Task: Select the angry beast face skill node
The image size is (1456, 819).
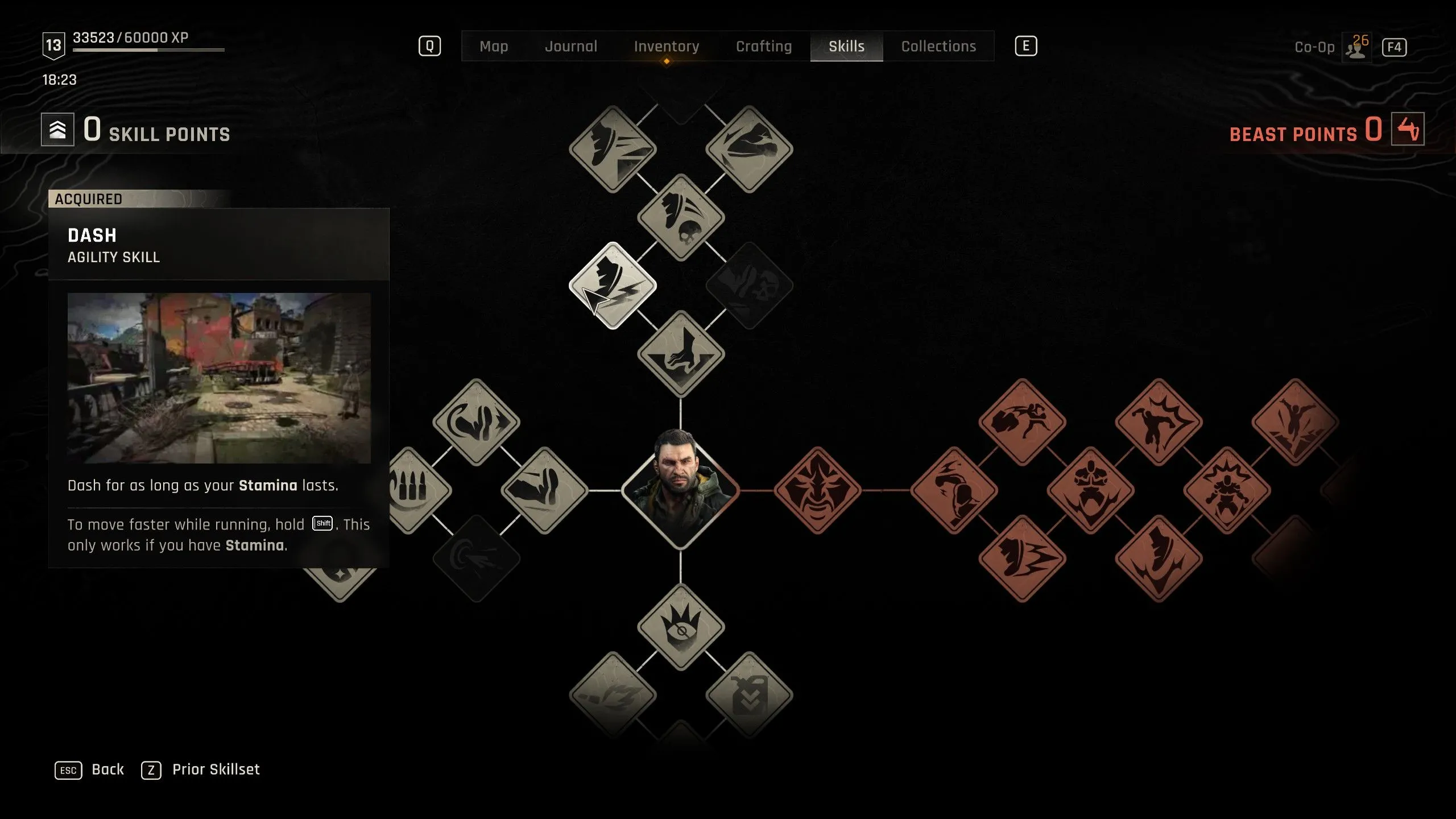Action: click(817, 490)
